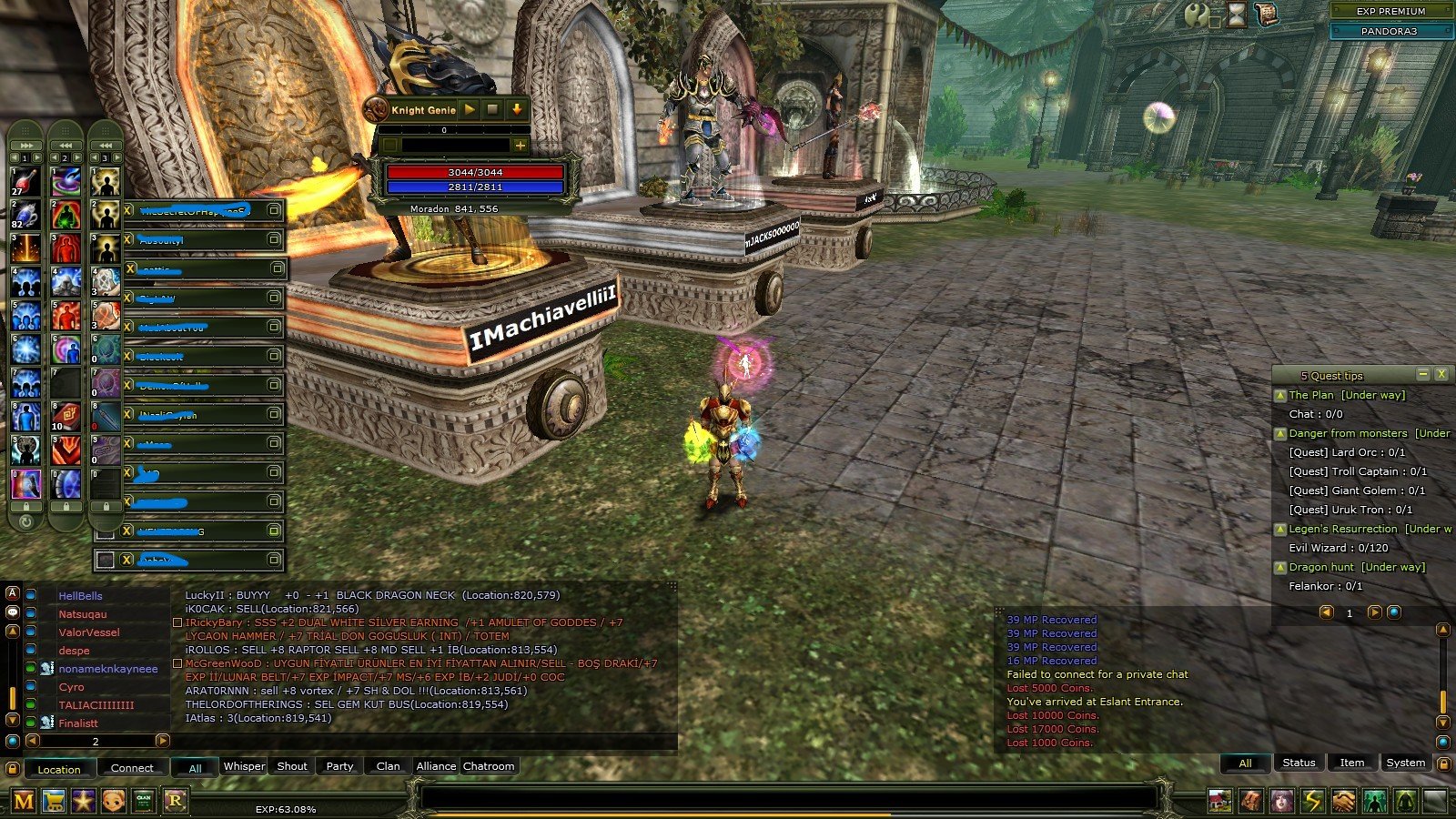
Task: Show Item messages in the info log
Action: pos(1351,763)
